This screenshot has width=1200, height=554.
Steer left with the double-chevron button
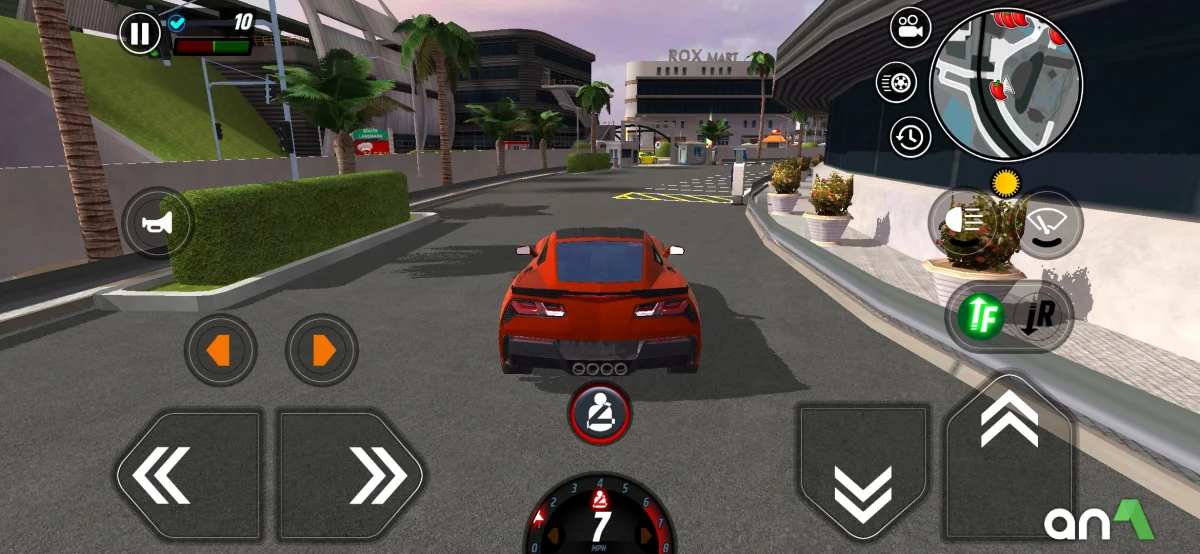[189, 474]
